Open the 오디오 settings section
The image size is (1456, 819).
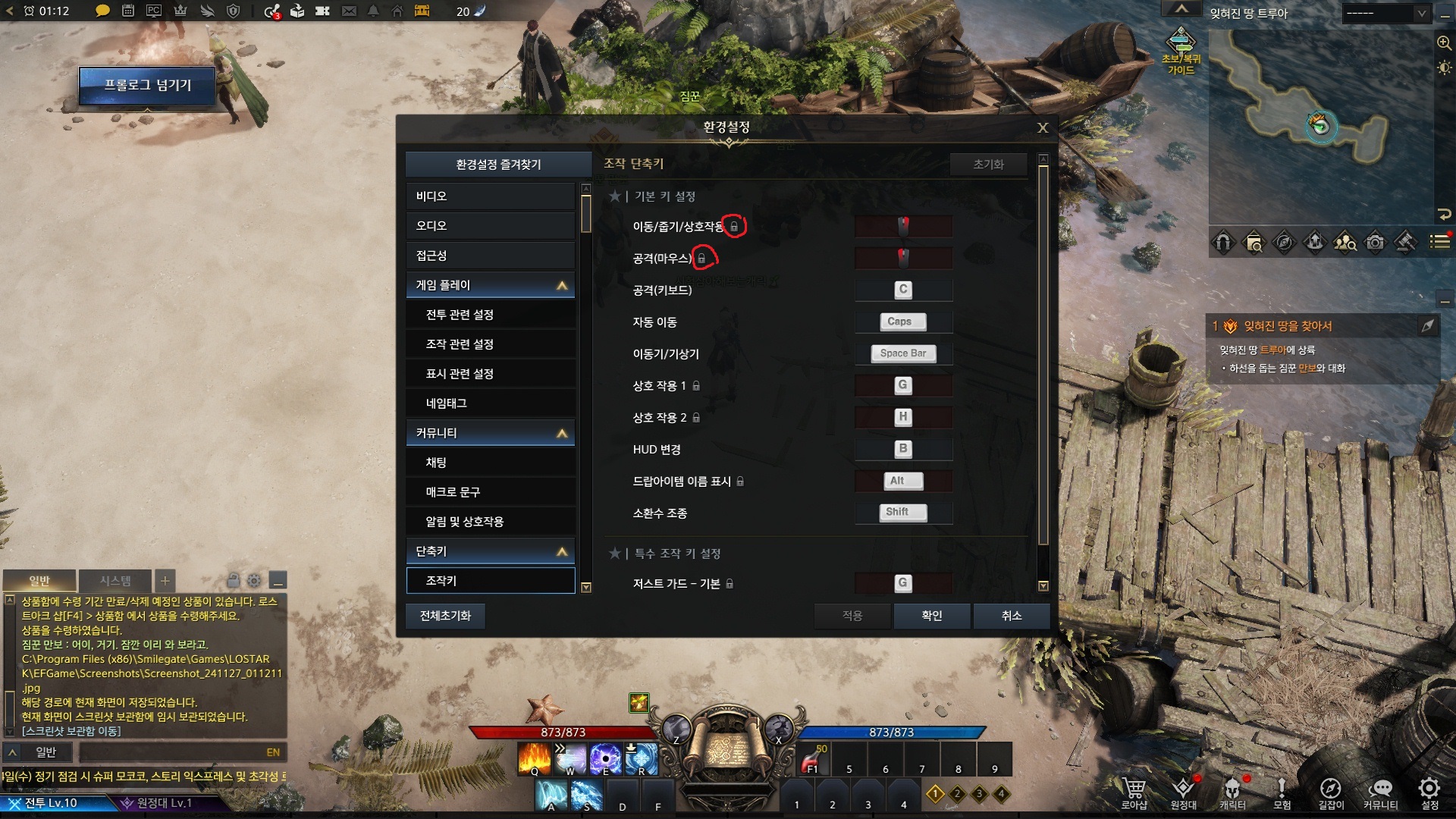[x=490, y=226]
